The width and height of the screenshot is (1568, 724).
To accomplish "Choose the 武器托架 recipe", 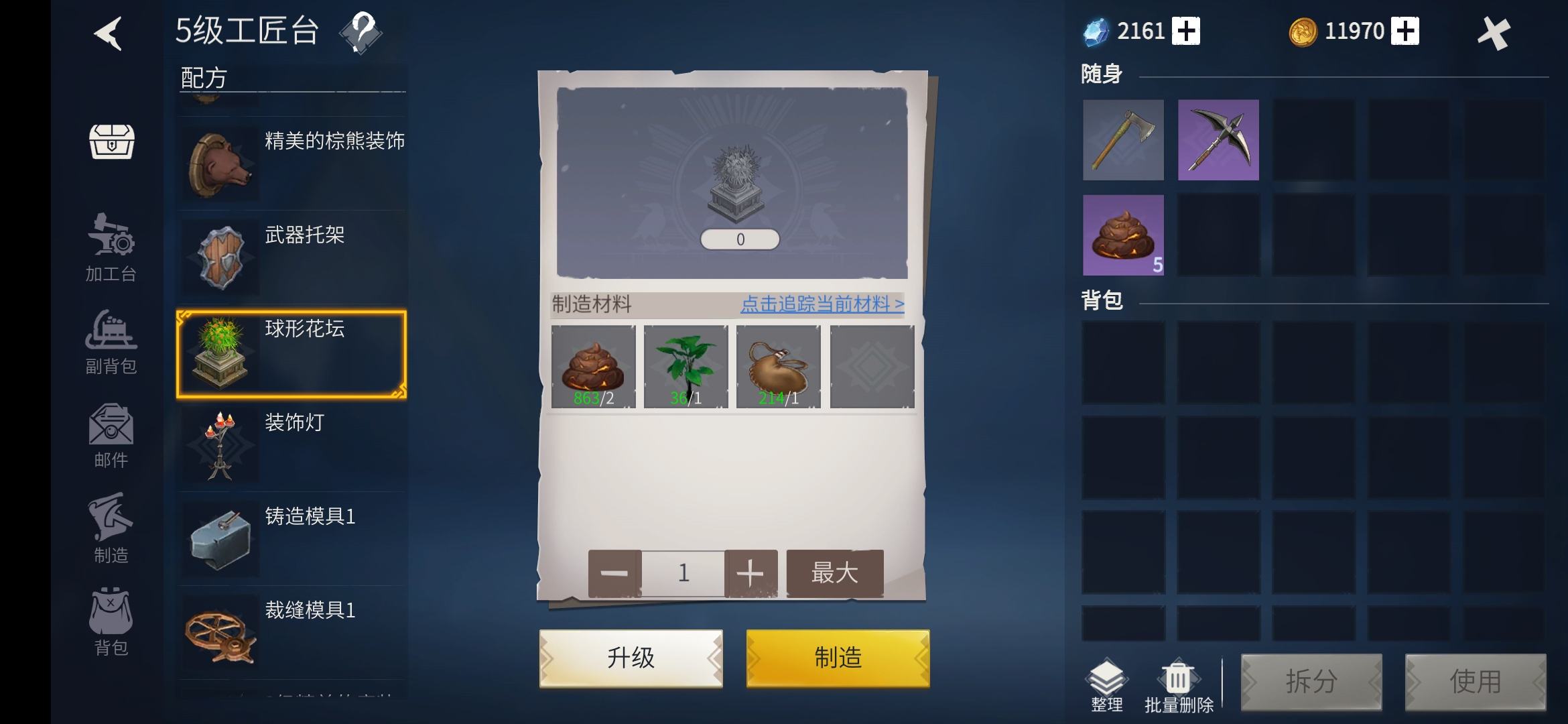I will click(x=291, y=257).
